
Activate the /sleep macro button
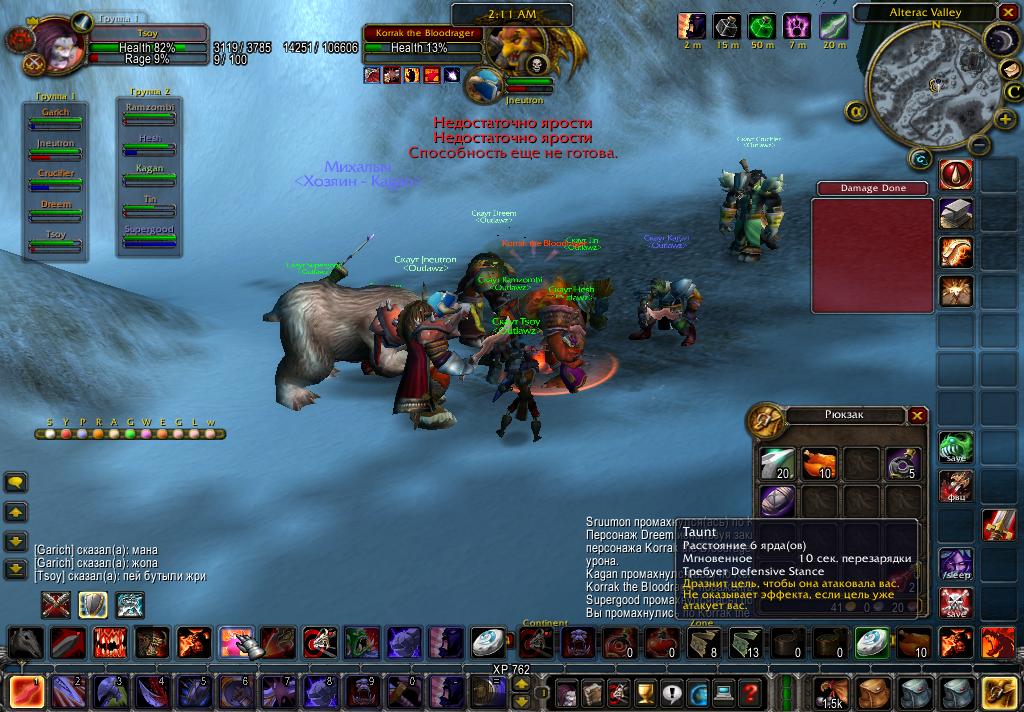pos(956,564)
